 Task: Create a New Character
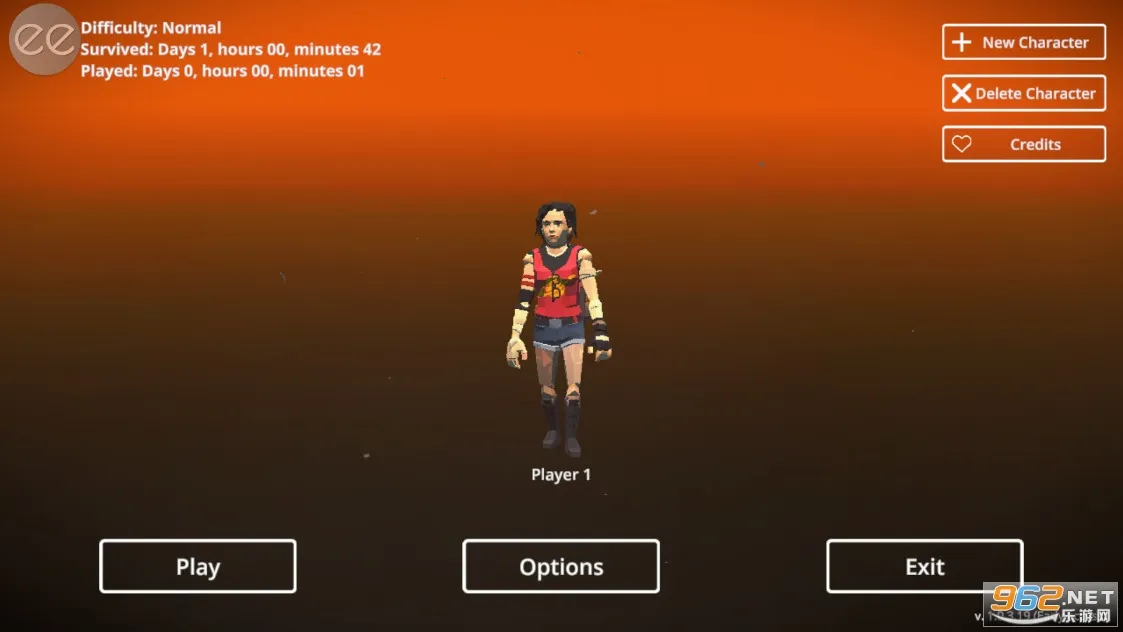coord(1023,42)
